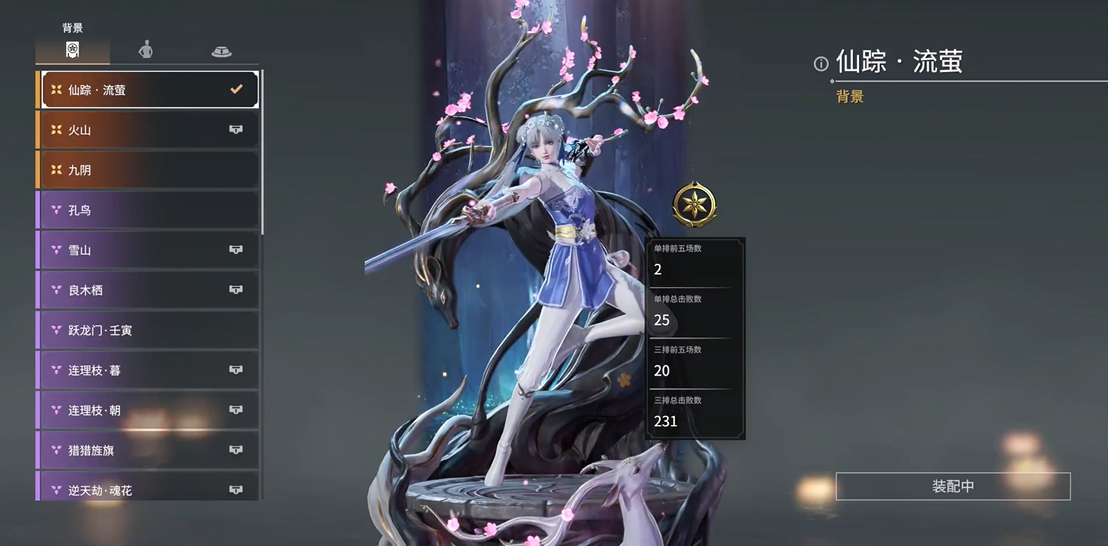Choose the 雪山 background entry
Screen dimensions: 1108x546
click(148, 250)
